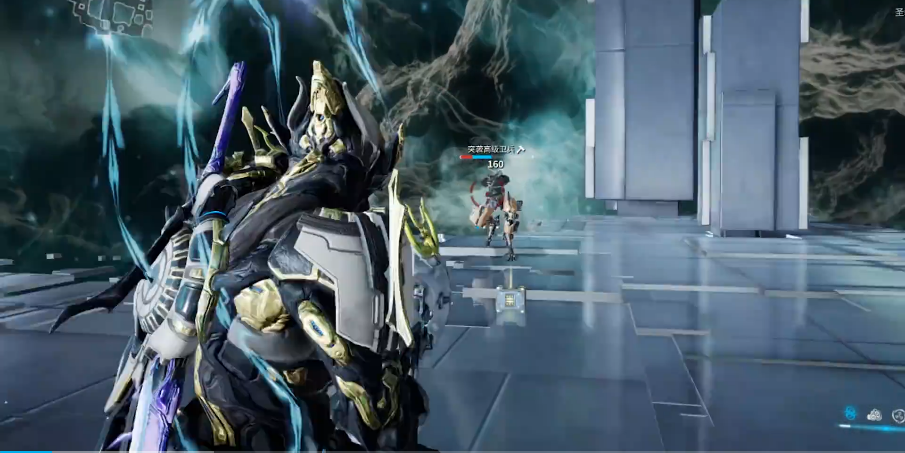Screen dimensions: 905x453
Task: Activate the shield-shaped ability icon
Action: (897, 414)
